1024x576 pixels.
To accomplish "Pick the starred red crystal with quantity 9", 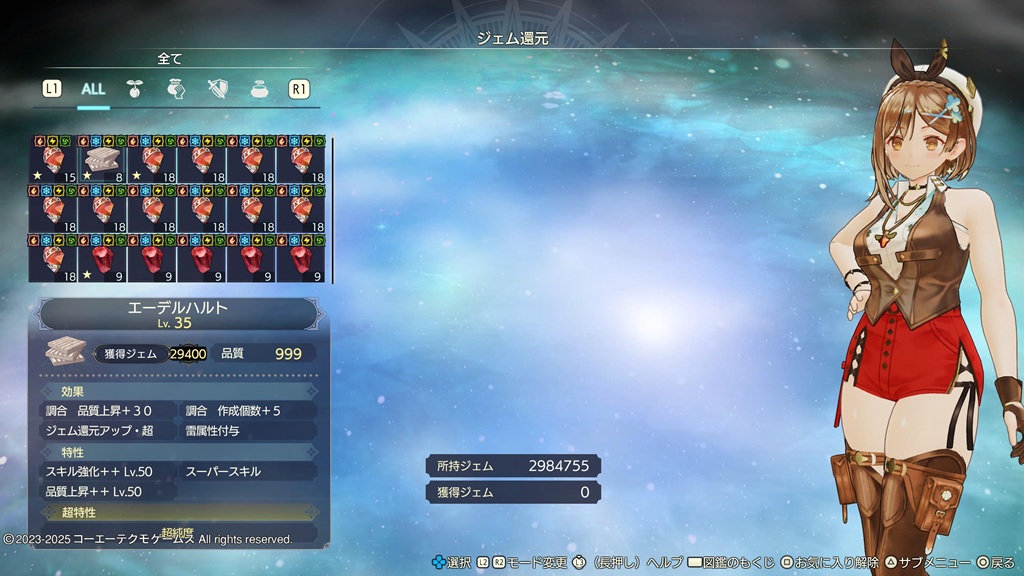I will tap(102, 261).
